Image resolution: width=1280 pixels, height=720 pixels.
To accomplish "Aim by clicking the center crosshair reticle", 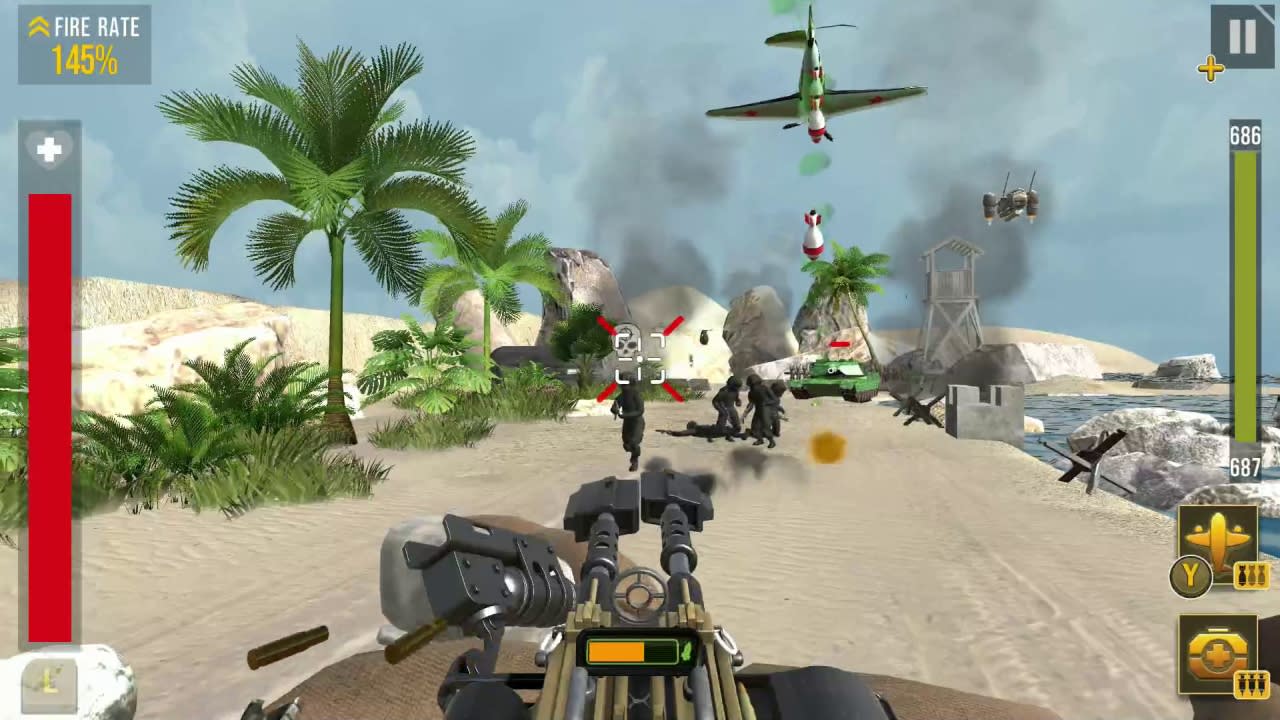I will click(x=638, y=358).
